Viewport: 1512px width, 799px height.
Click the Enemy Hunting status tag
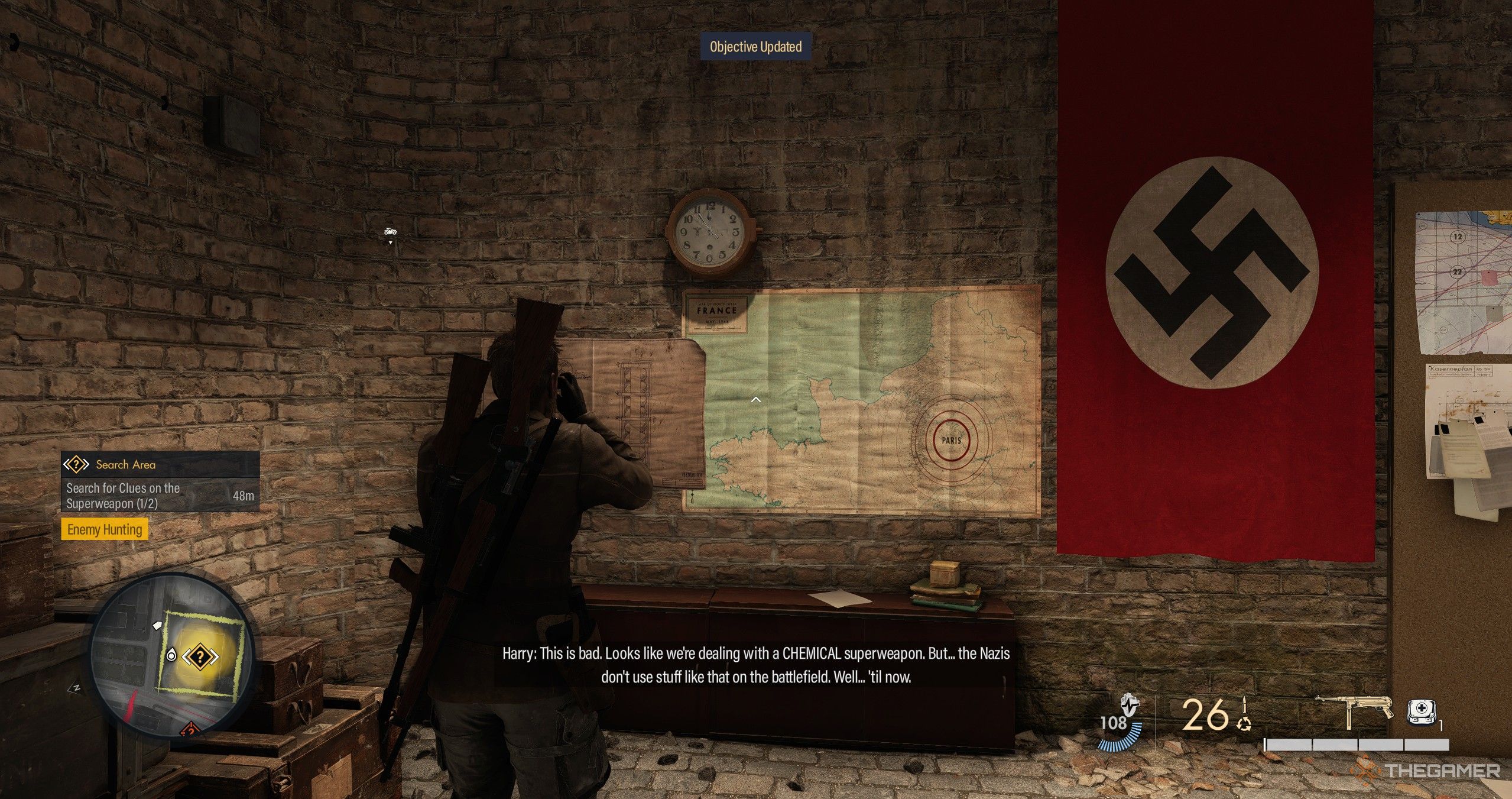(x=105, y=529)
